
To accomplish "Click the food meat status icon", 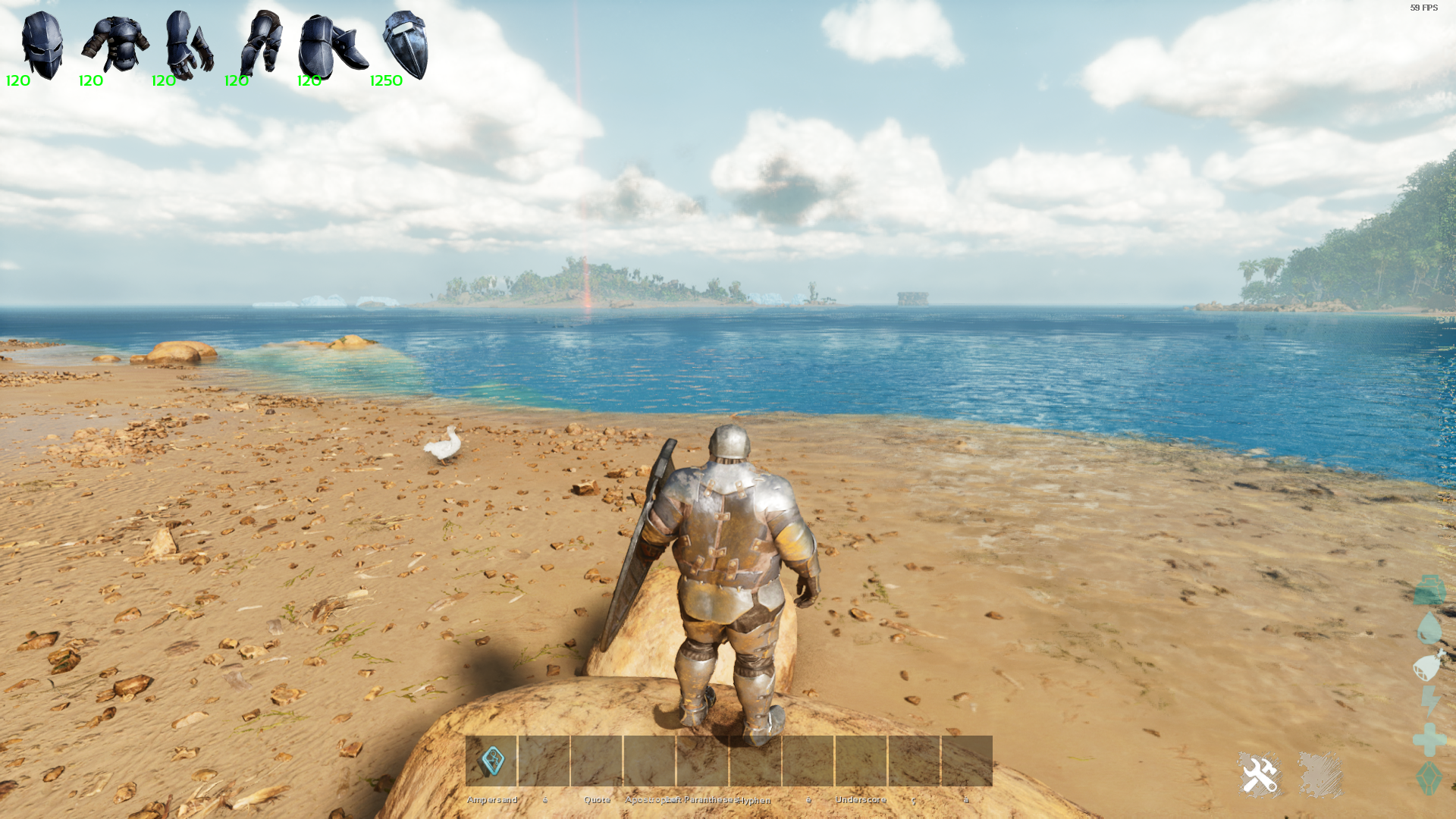I will coord(1429,665).
